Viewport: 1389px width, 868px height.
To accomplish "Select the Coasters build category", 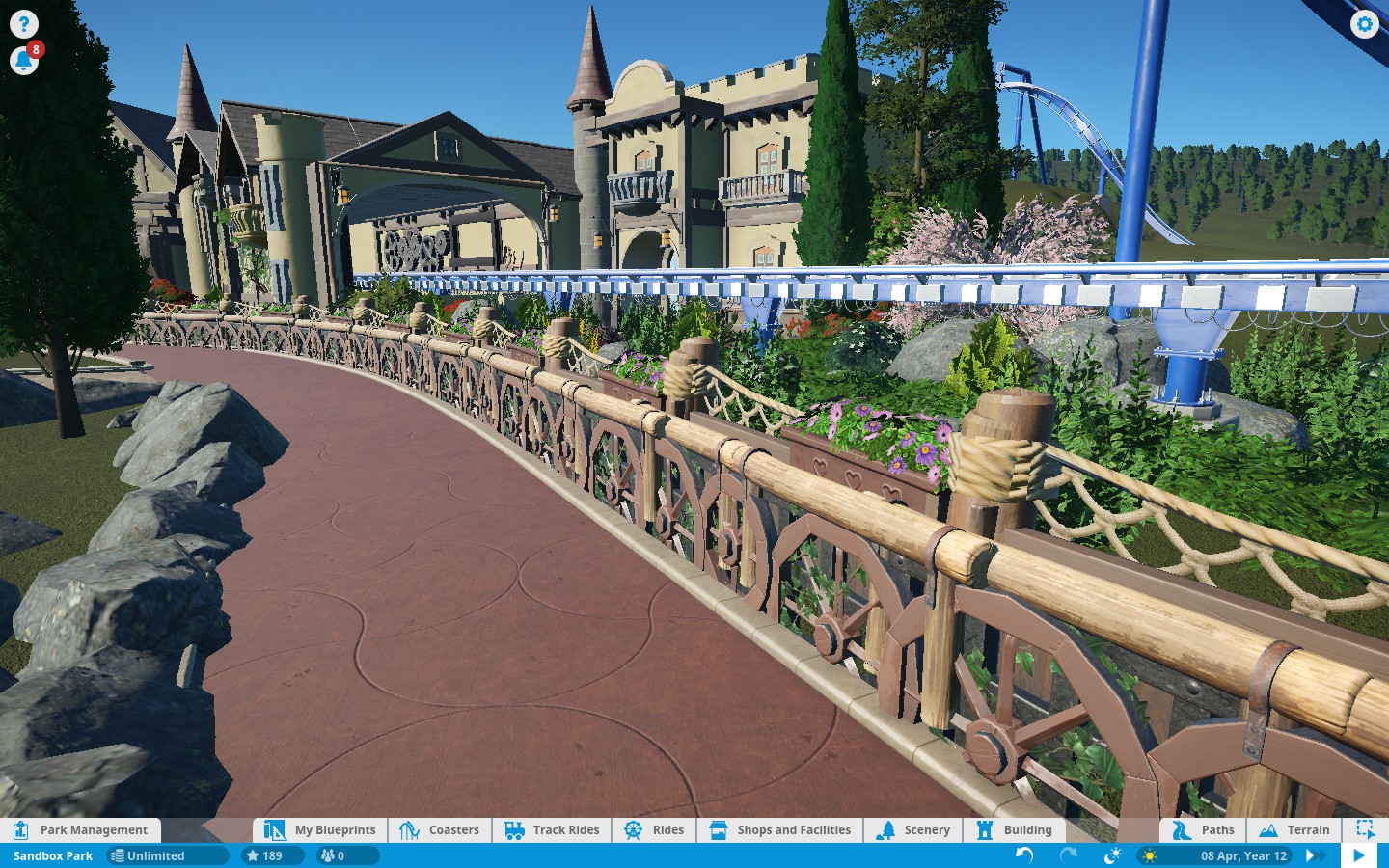I will (440, 829).
